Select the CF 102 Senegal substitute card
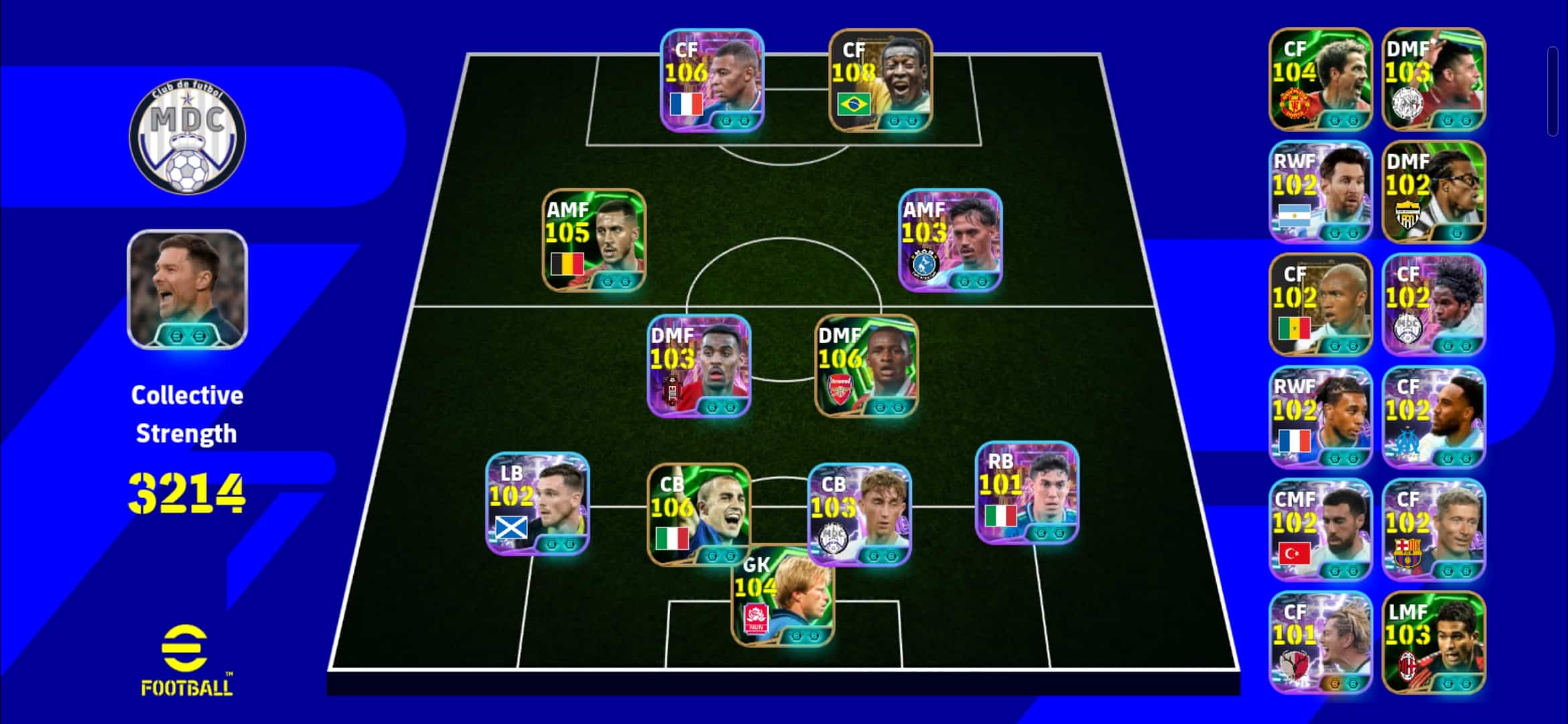 click(x=1320, y=304)
